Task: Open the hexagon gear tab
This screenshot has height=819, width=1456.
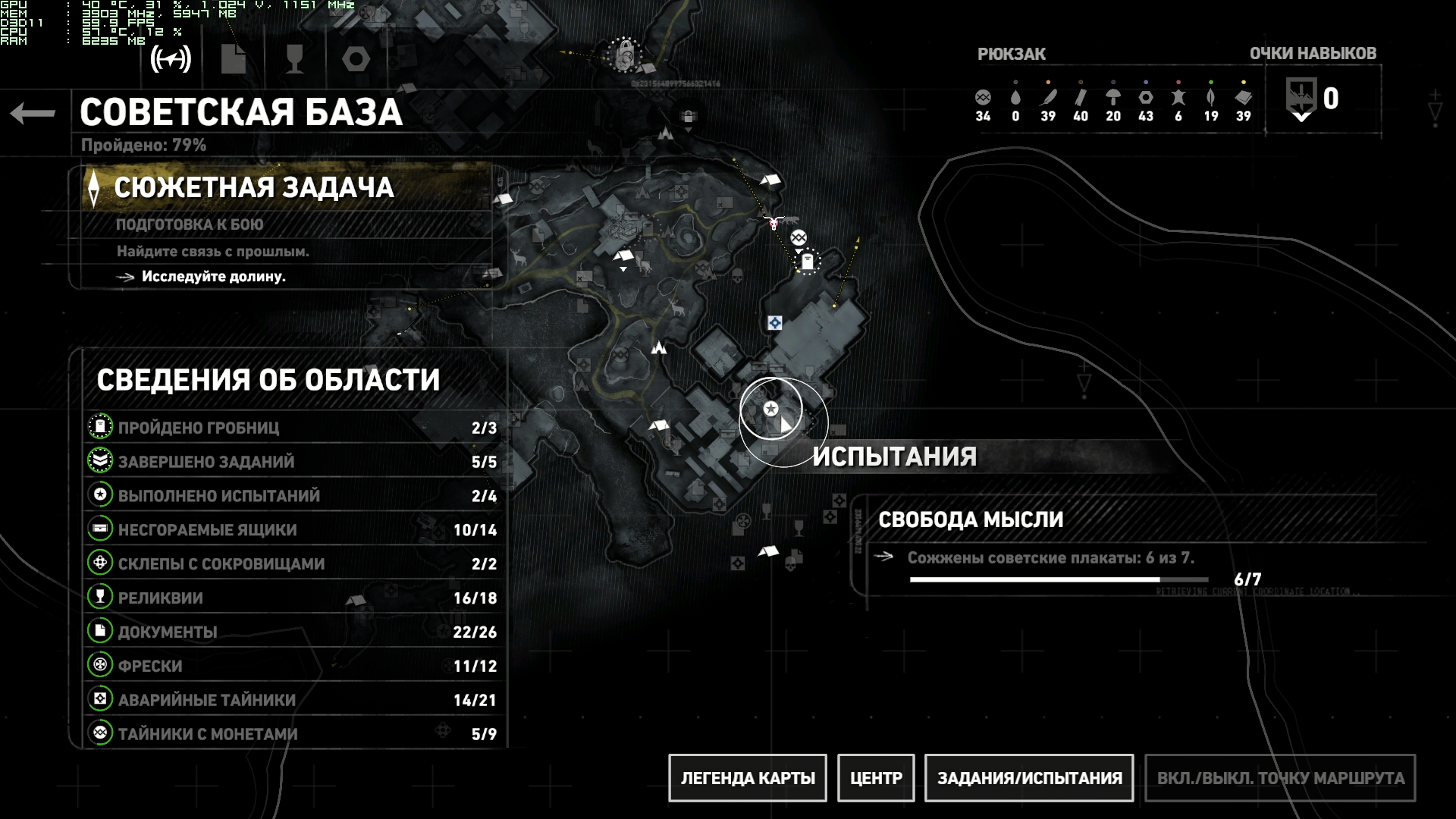Action: [356, 59]
